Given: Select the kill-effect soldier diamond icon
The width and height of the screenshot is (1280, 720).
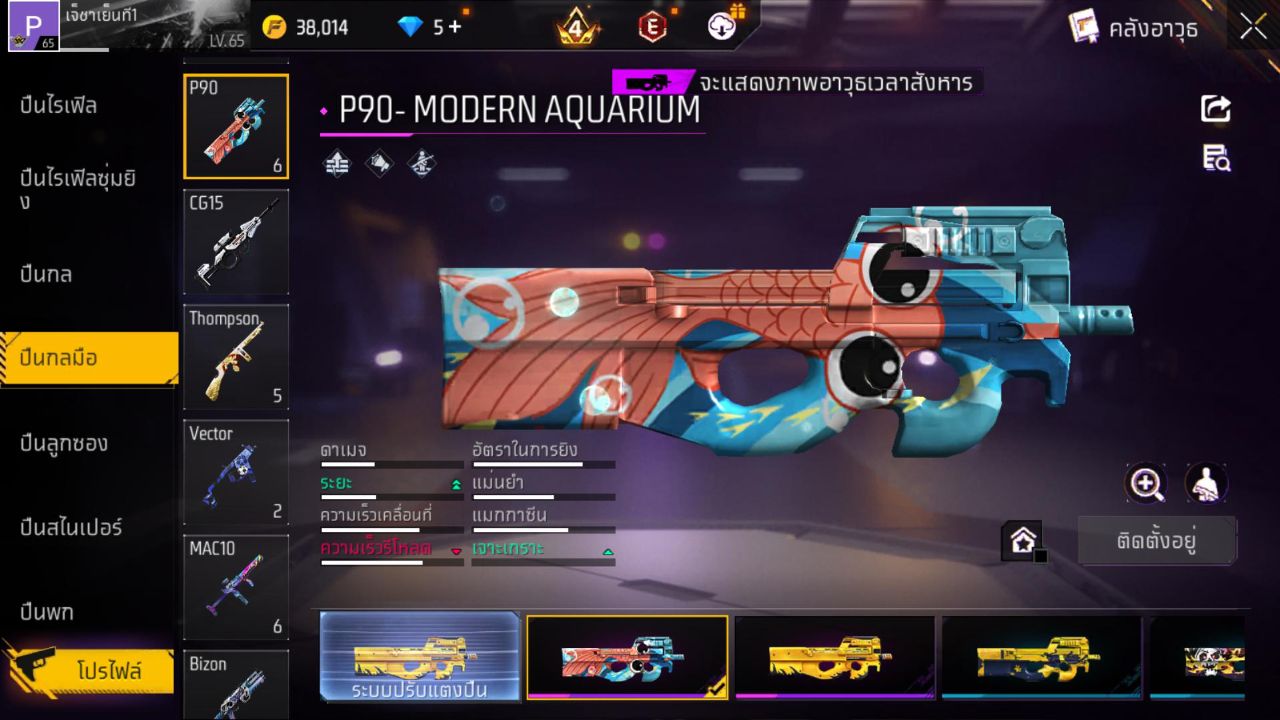Looking at the screenshot, I should point(420,163).
